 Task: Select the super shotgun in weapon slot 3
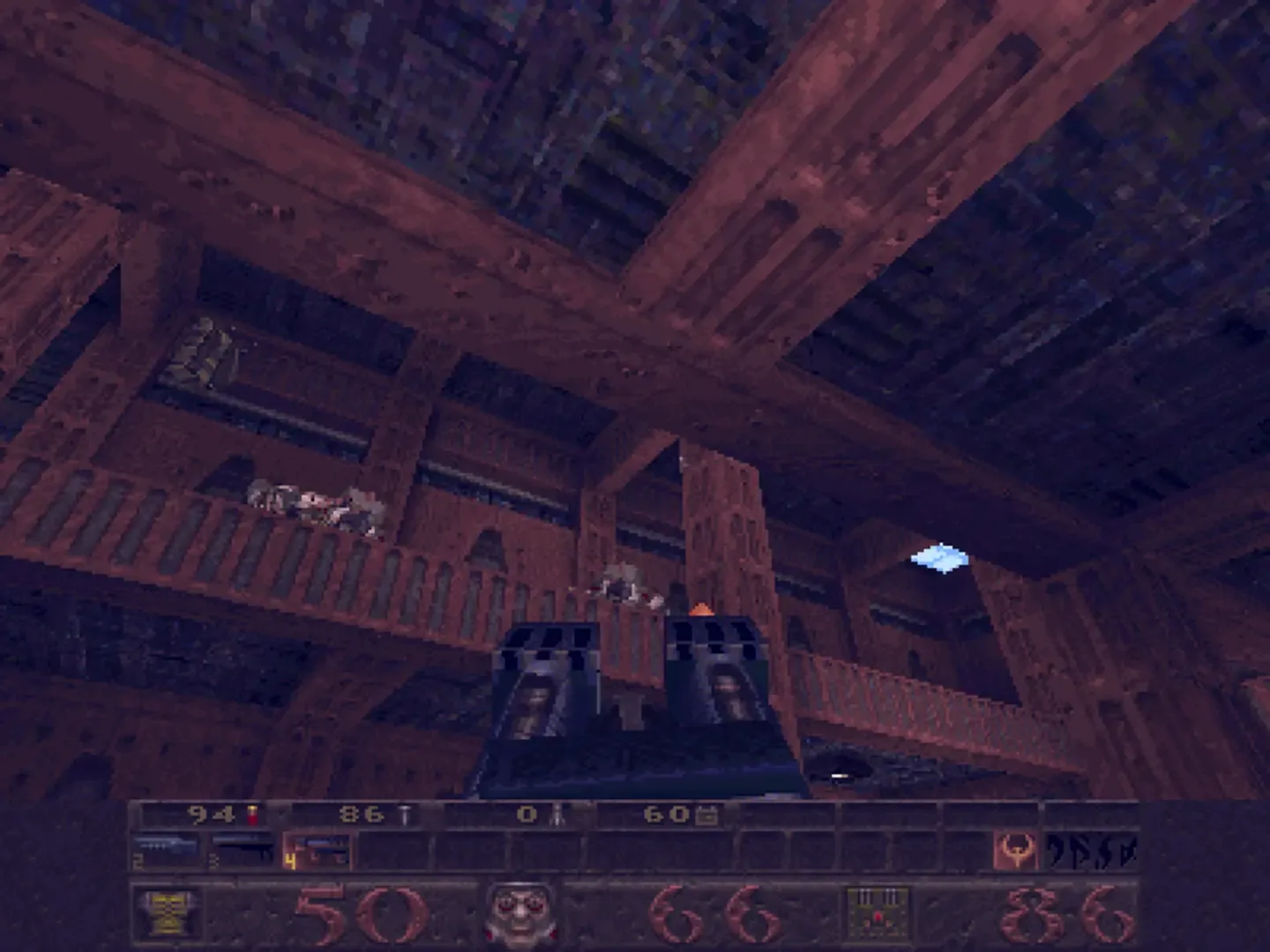pyautogui.click(x=243, y=851)
